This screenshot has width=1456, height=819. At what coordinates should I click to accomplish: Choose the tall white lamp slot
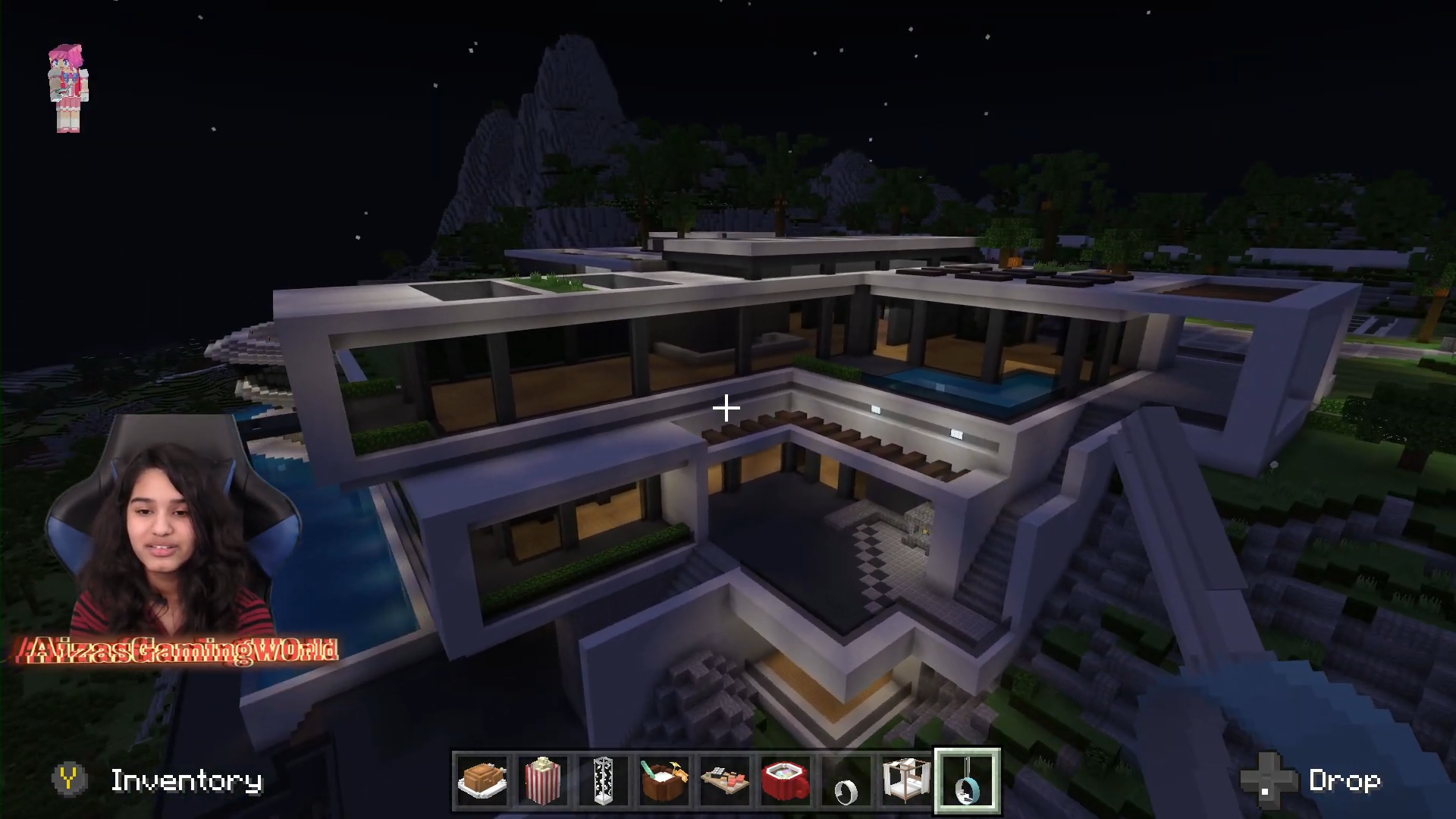604,780
